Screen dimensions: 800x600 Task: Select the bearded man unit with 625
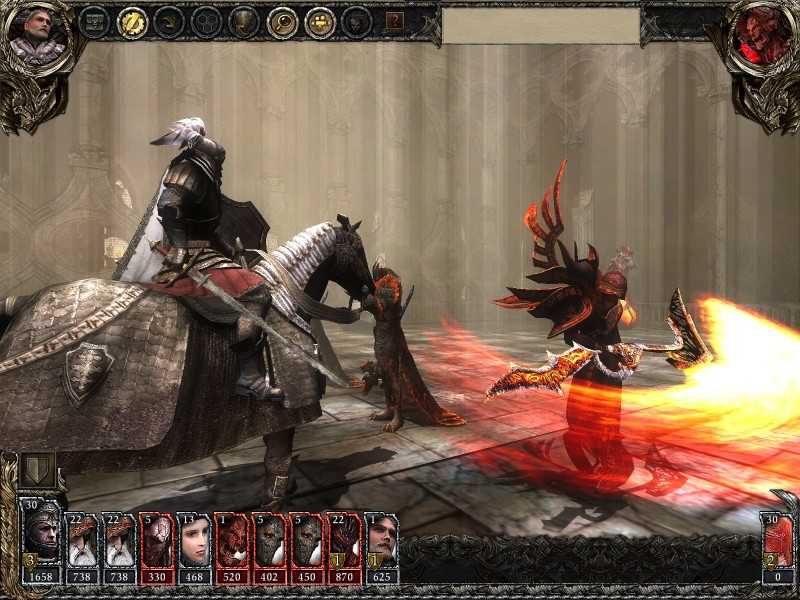[381, 543]
